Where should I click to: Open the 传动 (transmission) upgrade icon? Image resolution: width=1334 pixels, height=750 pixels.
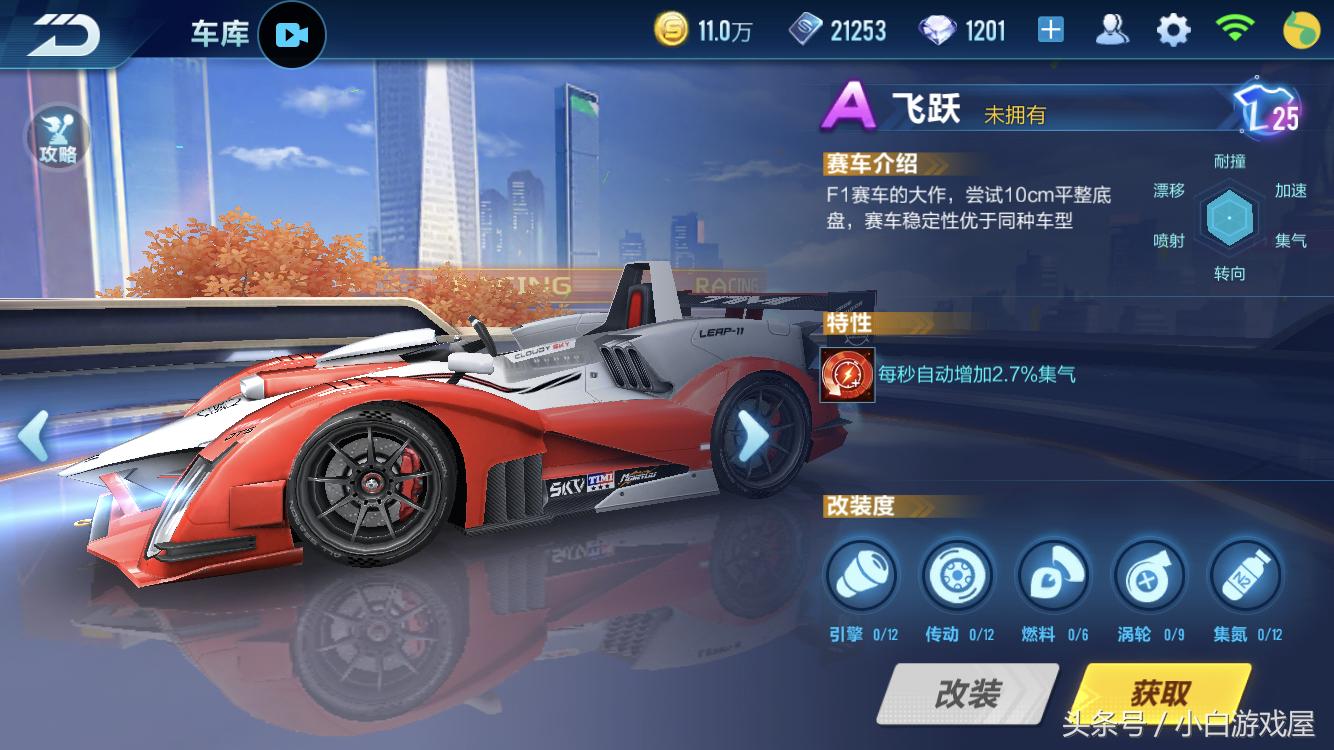click(x=957, y=575)
